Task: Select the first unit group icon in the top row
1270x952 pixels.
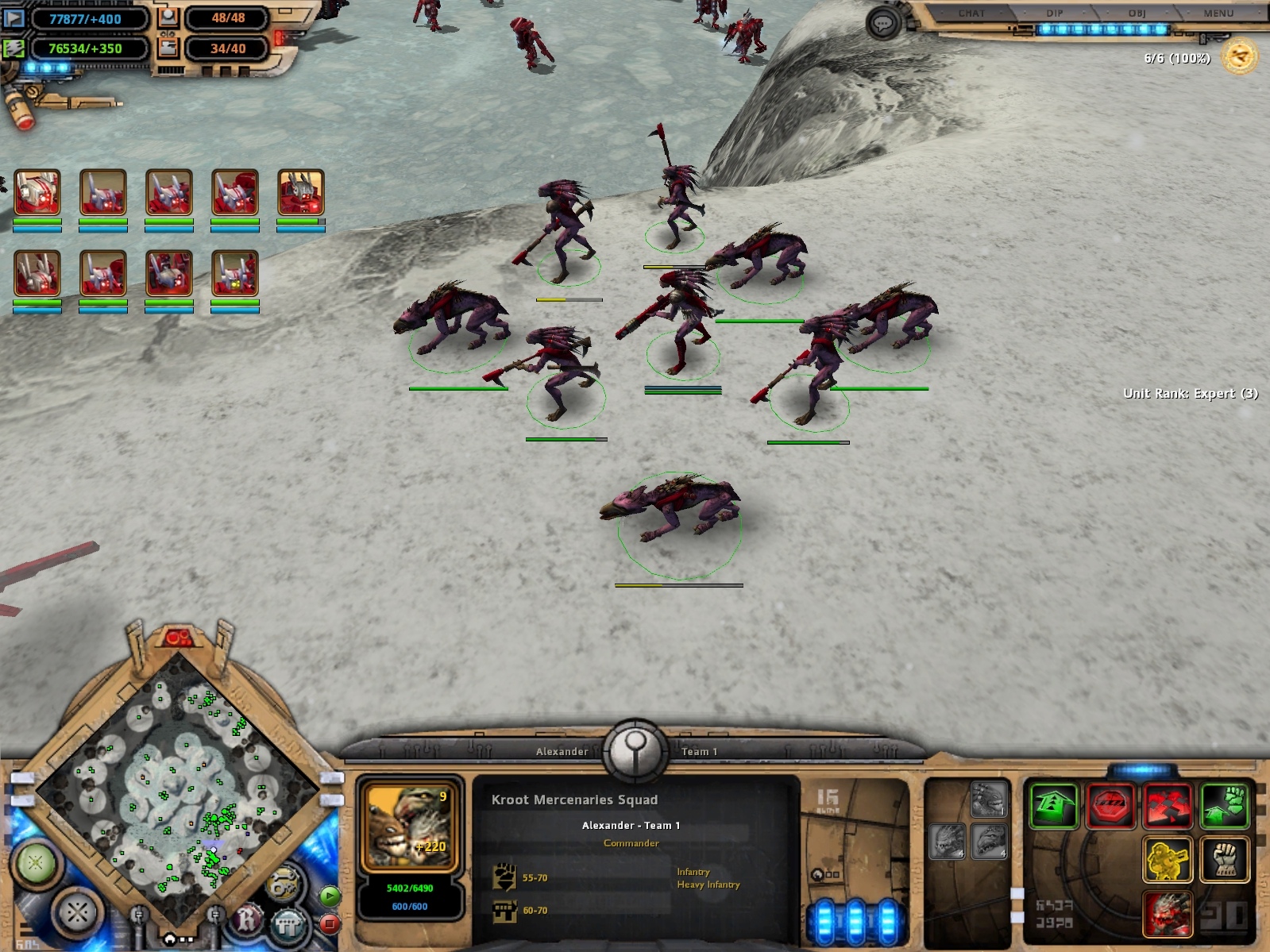Action: point(37,192)
